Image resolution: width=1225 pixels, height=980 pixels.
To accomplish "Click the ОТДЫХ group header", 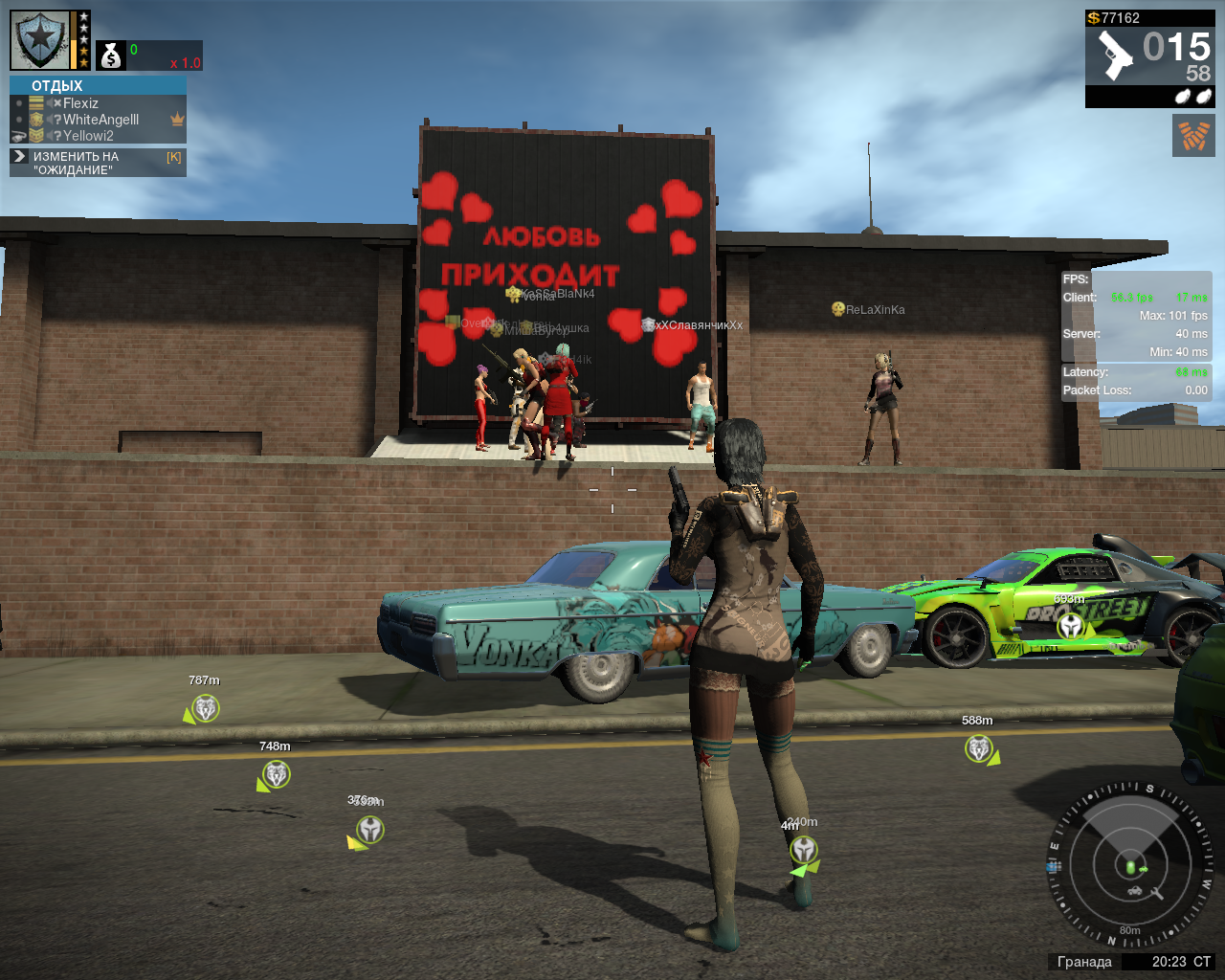I will pyautogui.click(x=57, y=86).
